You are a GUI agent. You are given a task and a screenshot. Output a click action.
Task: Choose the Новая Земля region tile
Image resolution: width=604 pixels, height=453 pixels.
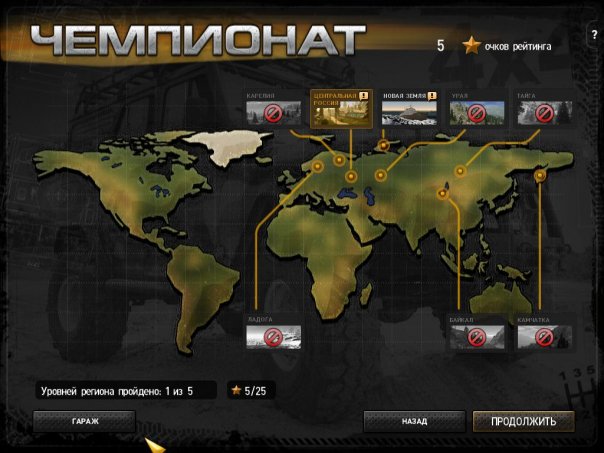(x=409, y=110)
